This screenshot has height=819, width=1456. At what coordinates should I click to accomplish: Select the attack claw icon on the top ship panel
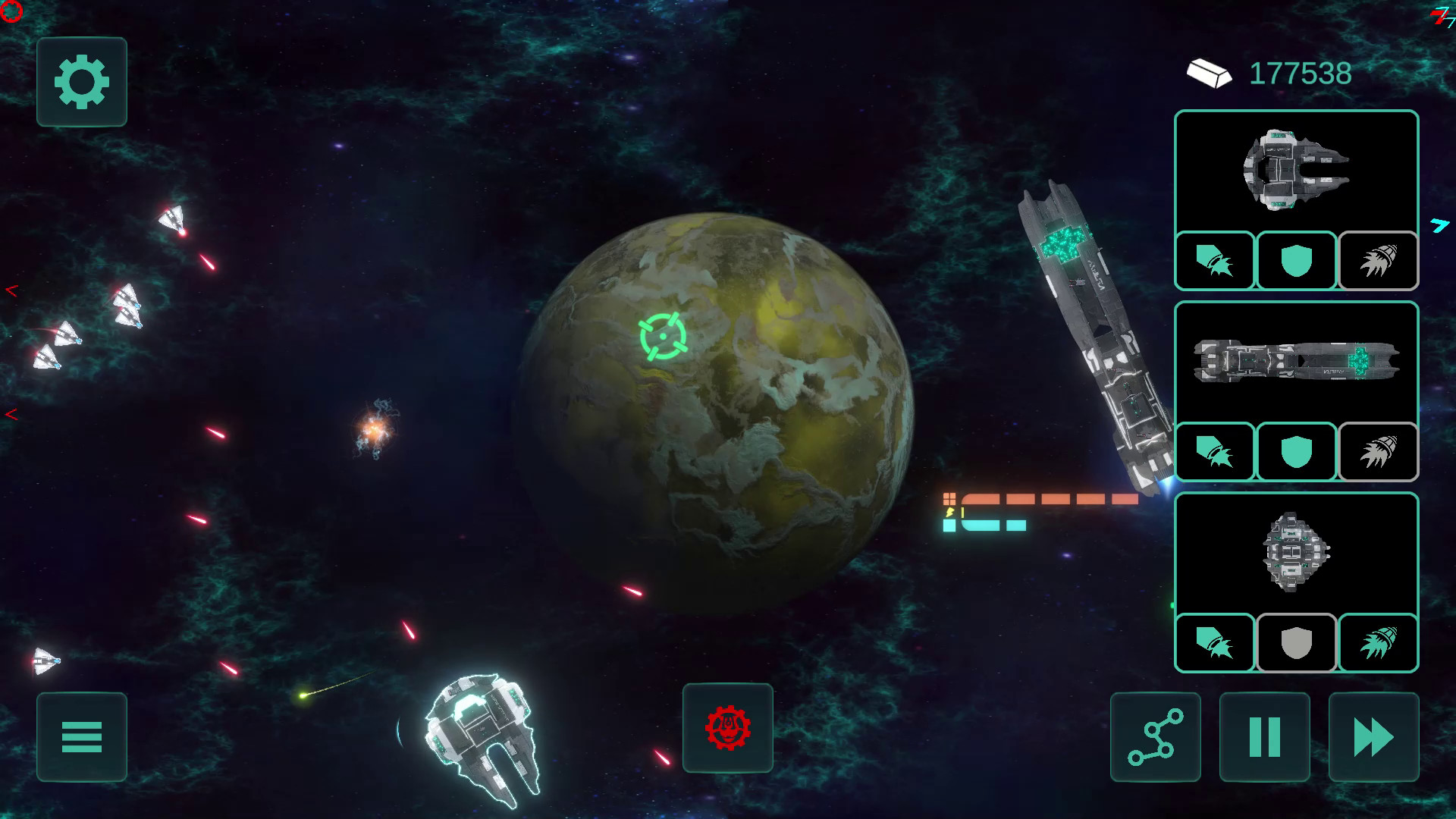(1215, 261)
